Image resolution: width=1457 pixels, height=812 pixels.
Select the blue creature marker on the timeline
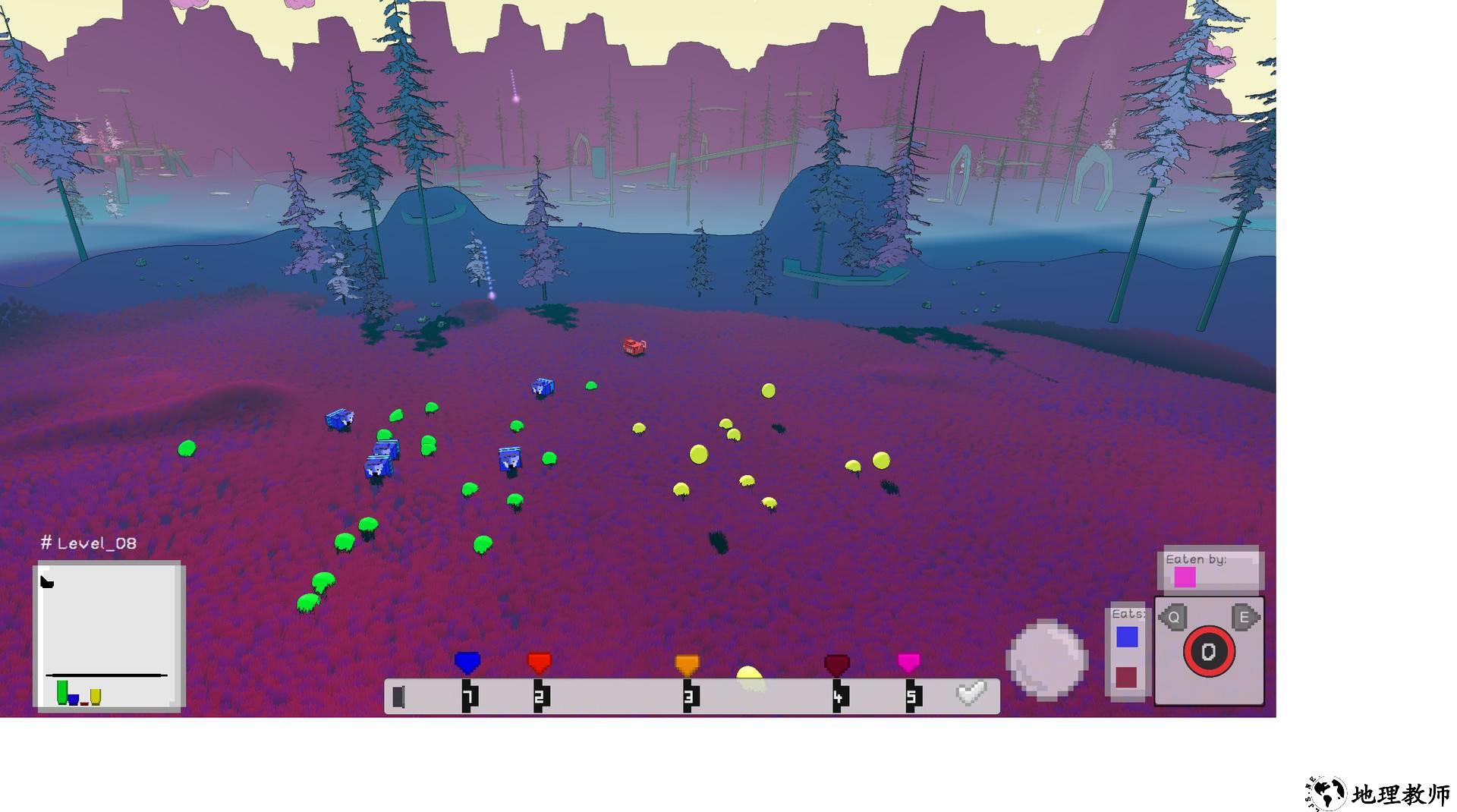point(467,663)
